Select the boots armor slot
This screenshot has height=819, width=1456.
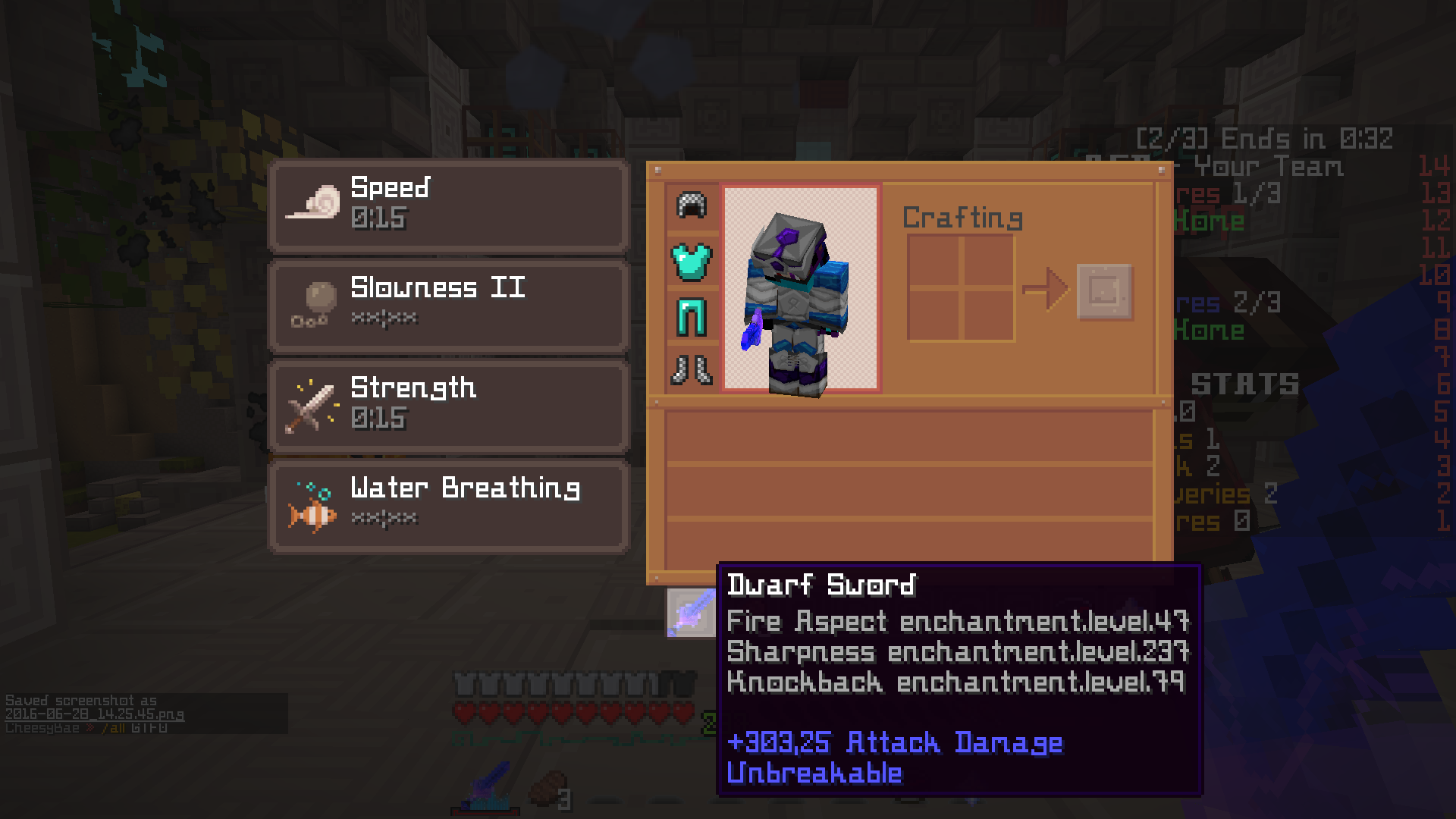pos(691,371)
